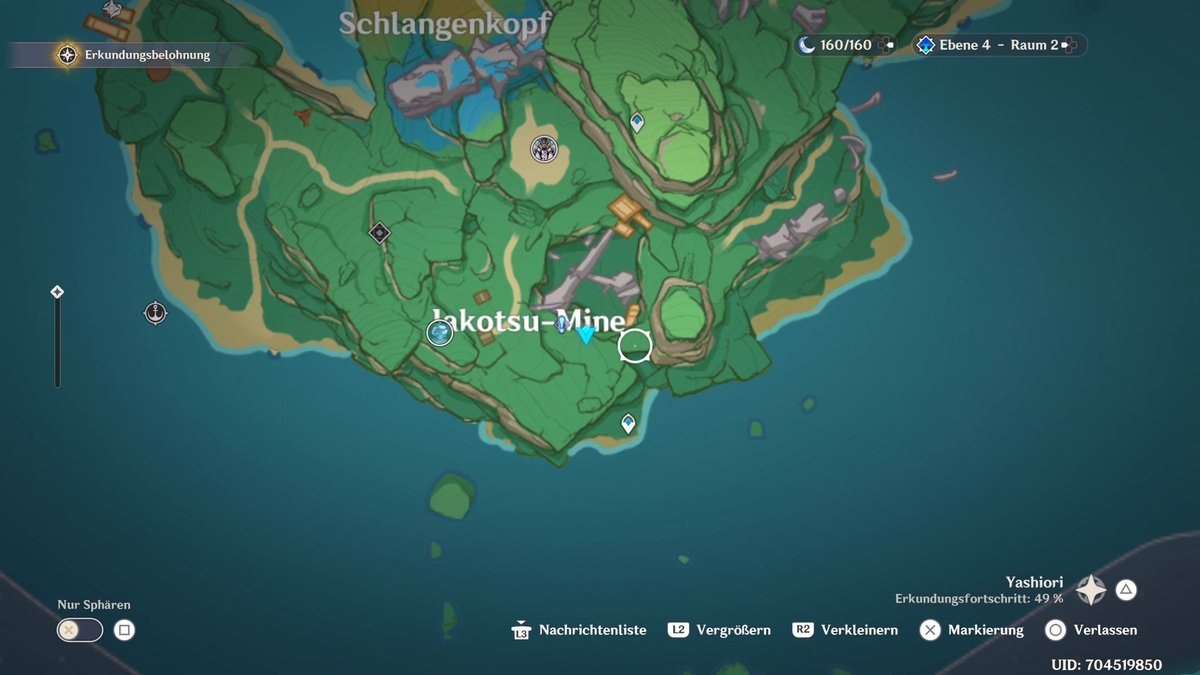Select the black diamond map marker
1200x675 pixels.
[x=379, y=233]
